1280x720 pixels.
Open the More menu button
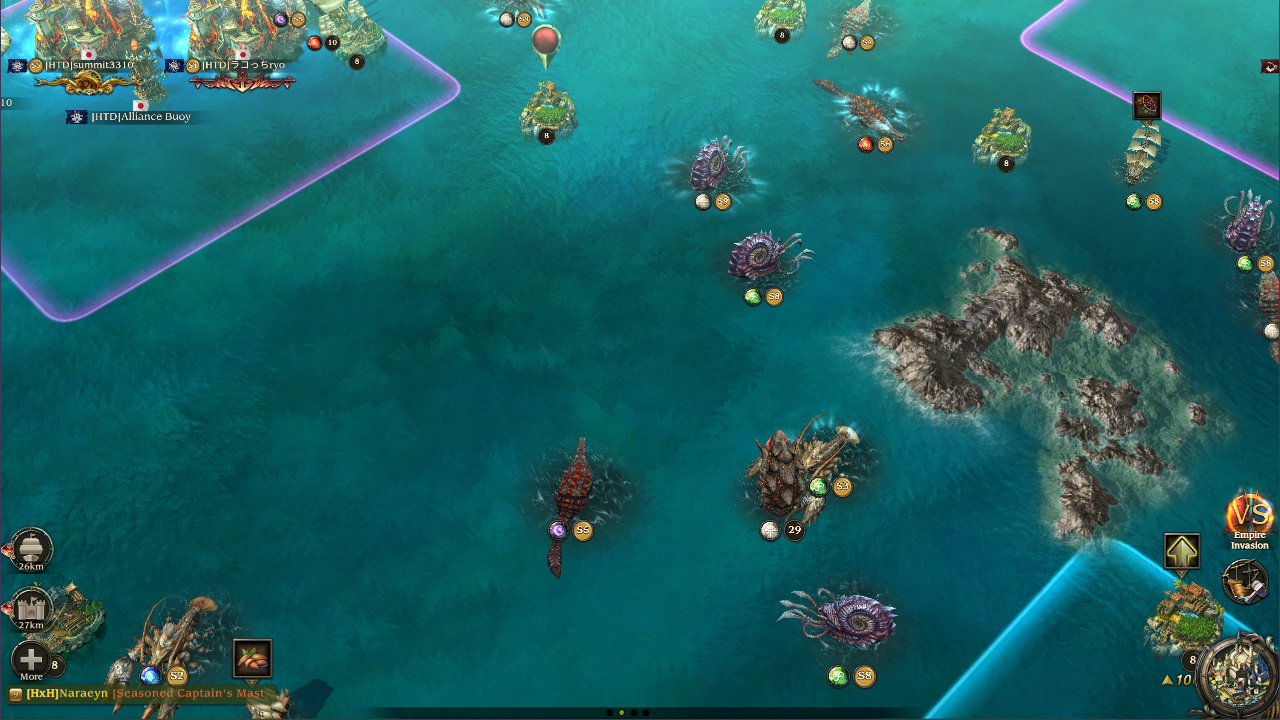(31, 661)
